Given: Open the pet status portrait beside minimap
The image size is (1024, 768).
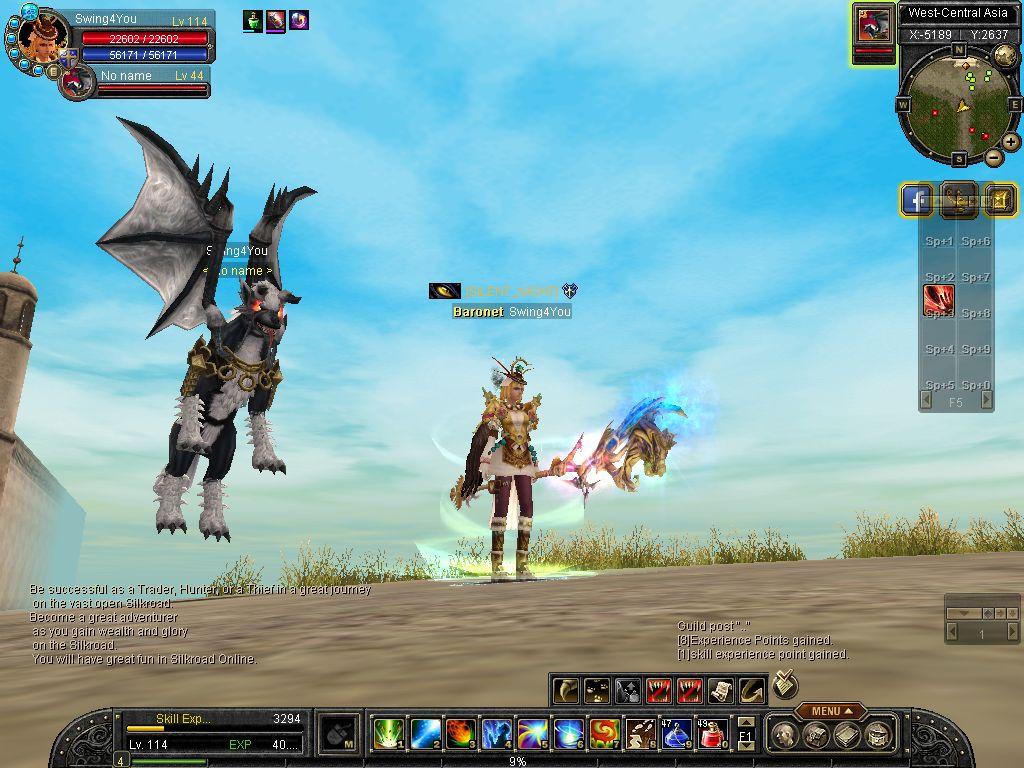Looking at the screenshot, I should [x=873, y=26].
